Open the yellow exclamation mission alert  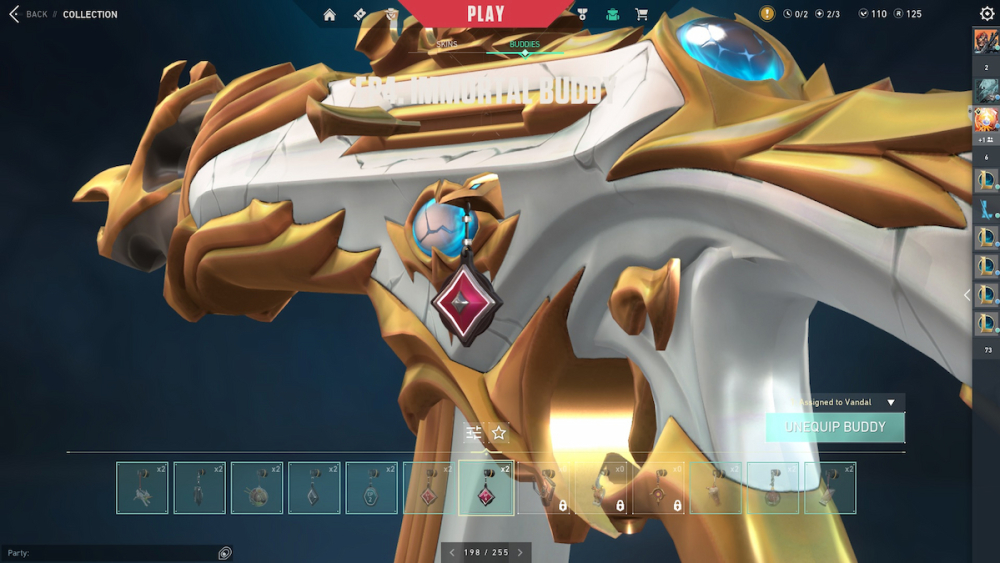point(767,14)
